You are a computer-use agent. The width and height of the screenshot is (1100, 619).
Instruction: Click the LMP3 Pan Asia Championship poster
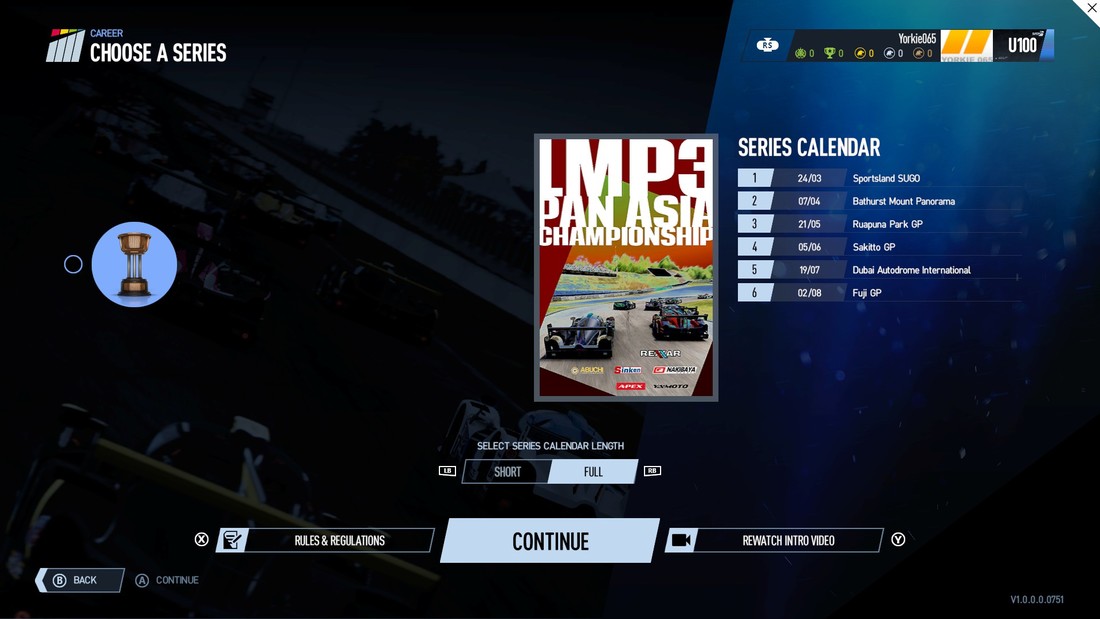[x=626, y=267]
